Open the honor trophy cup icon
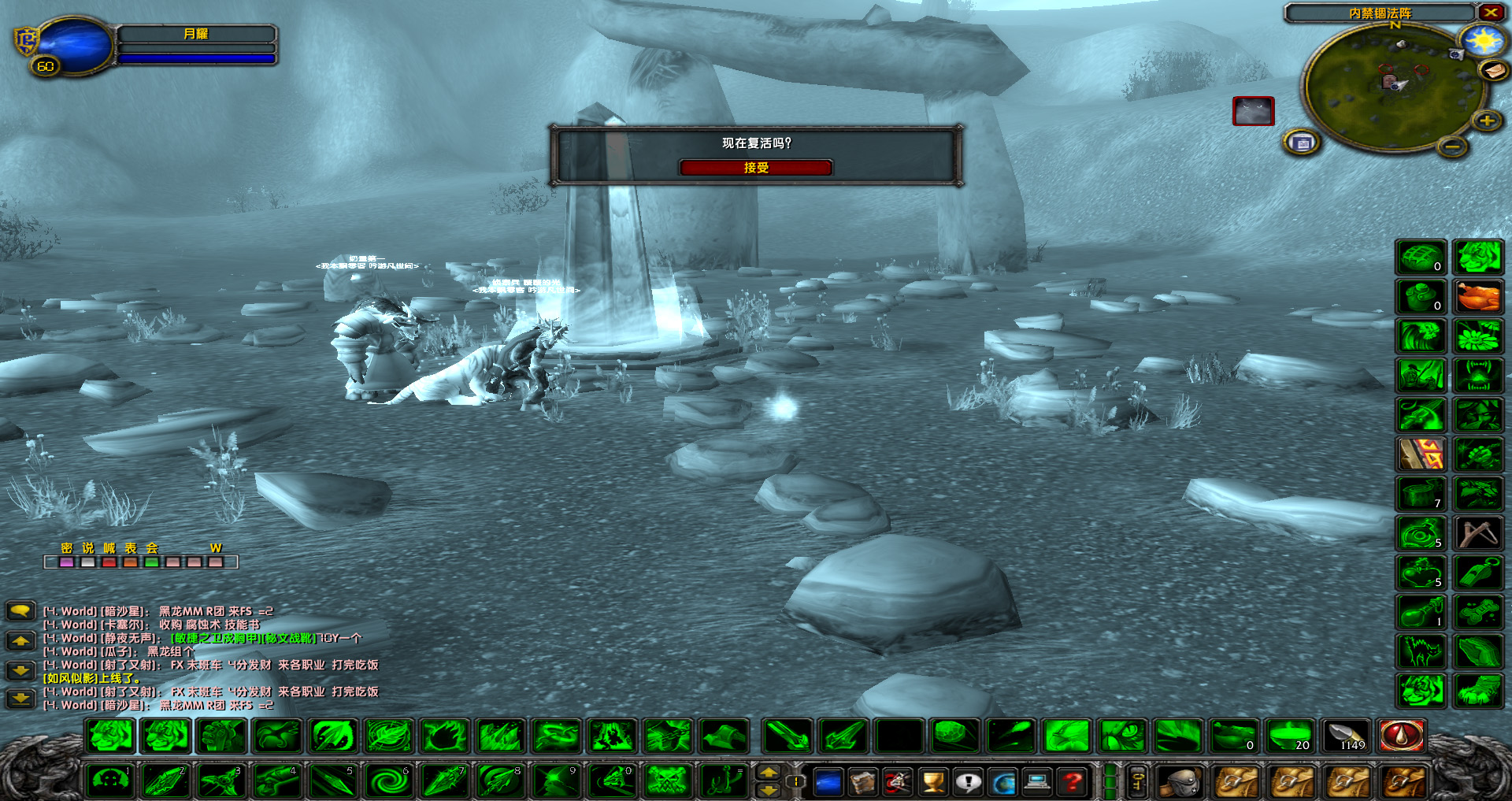 click(931, 782)
